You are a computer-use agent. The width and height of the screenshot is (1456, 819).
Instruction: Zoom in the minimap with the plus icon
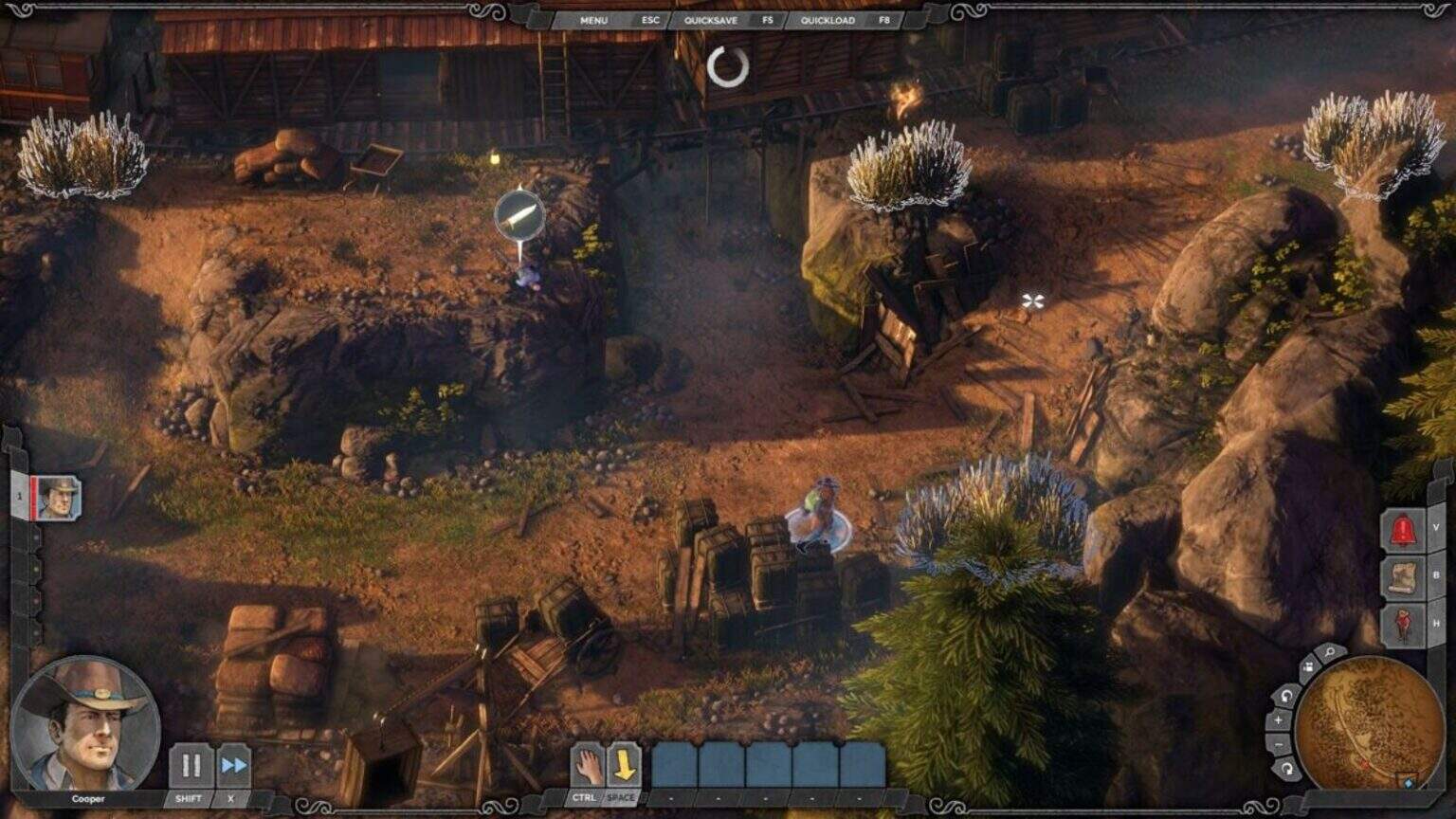click(x=1279, y=719)
